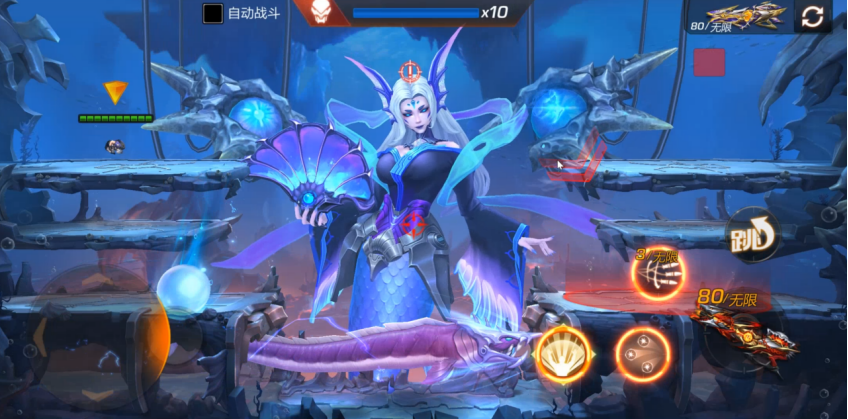Use the glowing seashell skill
The width and height of the screenshot is (848, 419).
click(x=565, y=353)
